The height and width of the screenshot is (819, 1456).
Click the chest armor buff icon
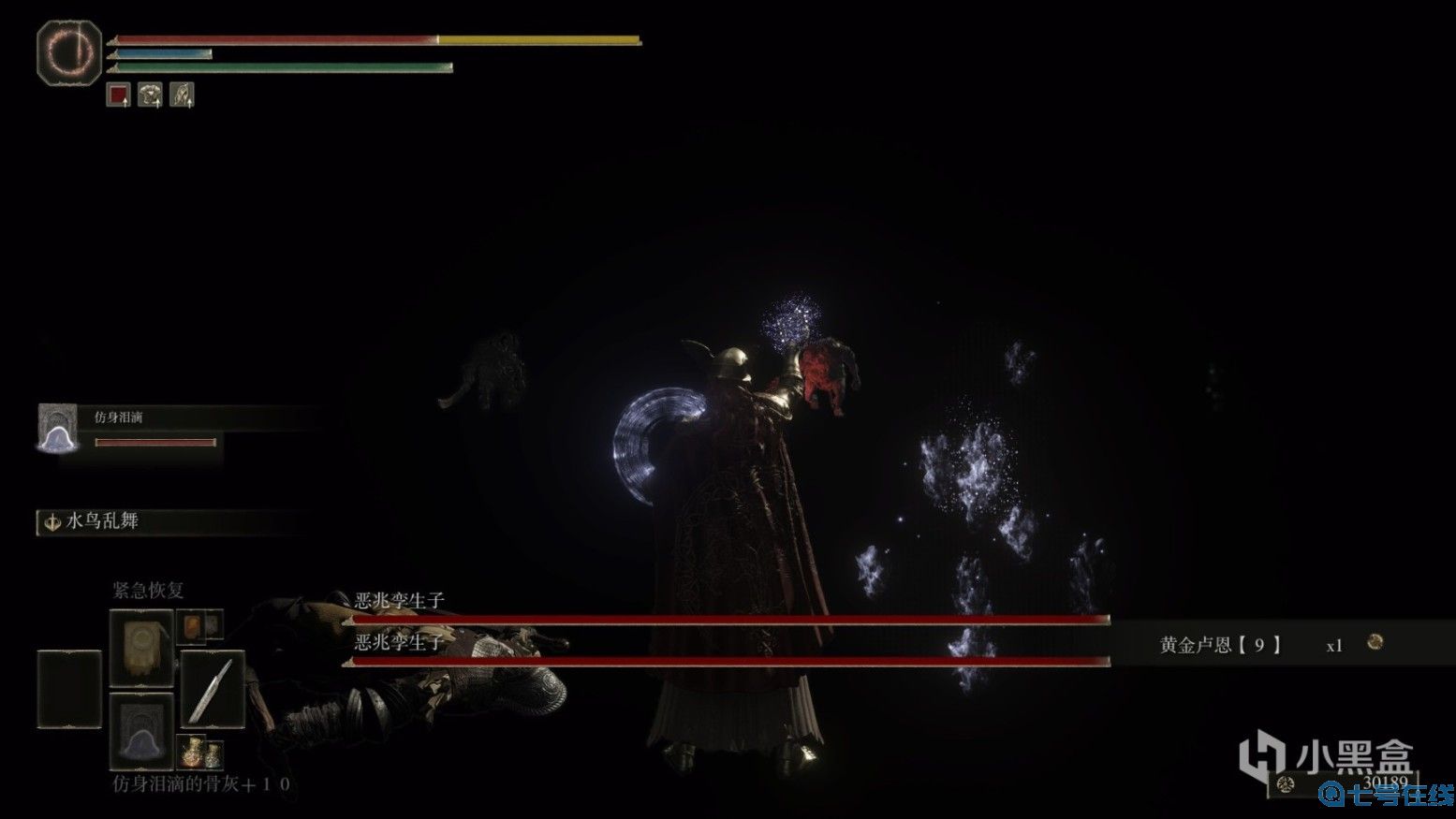pyautogui.click(x=150, y=95)
